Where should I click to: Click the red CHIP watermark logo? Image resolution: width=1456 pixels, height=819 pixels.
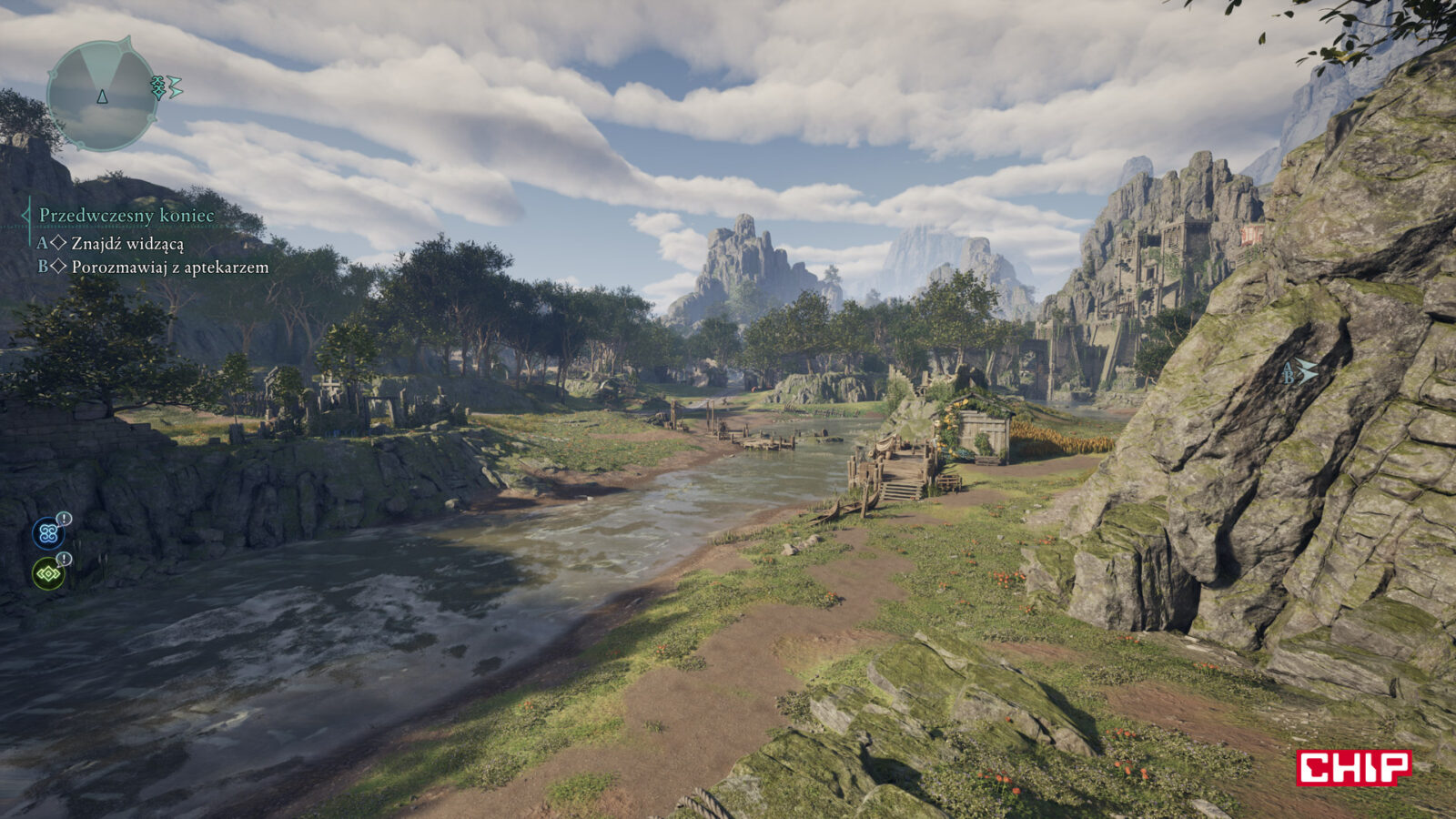click(x=1353, y=767)
